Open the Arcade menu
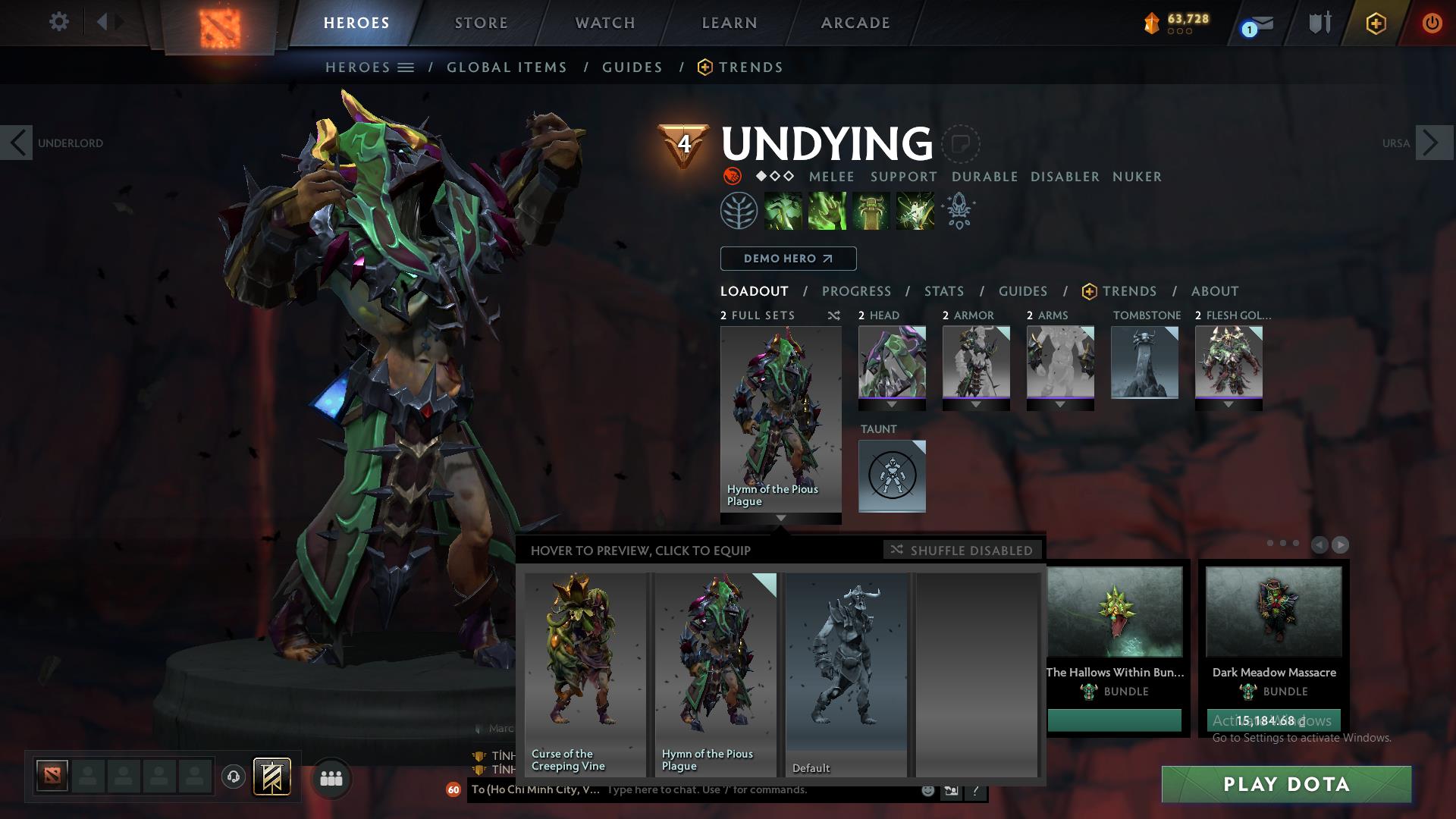1456x819 pixels. coord(855,22)
